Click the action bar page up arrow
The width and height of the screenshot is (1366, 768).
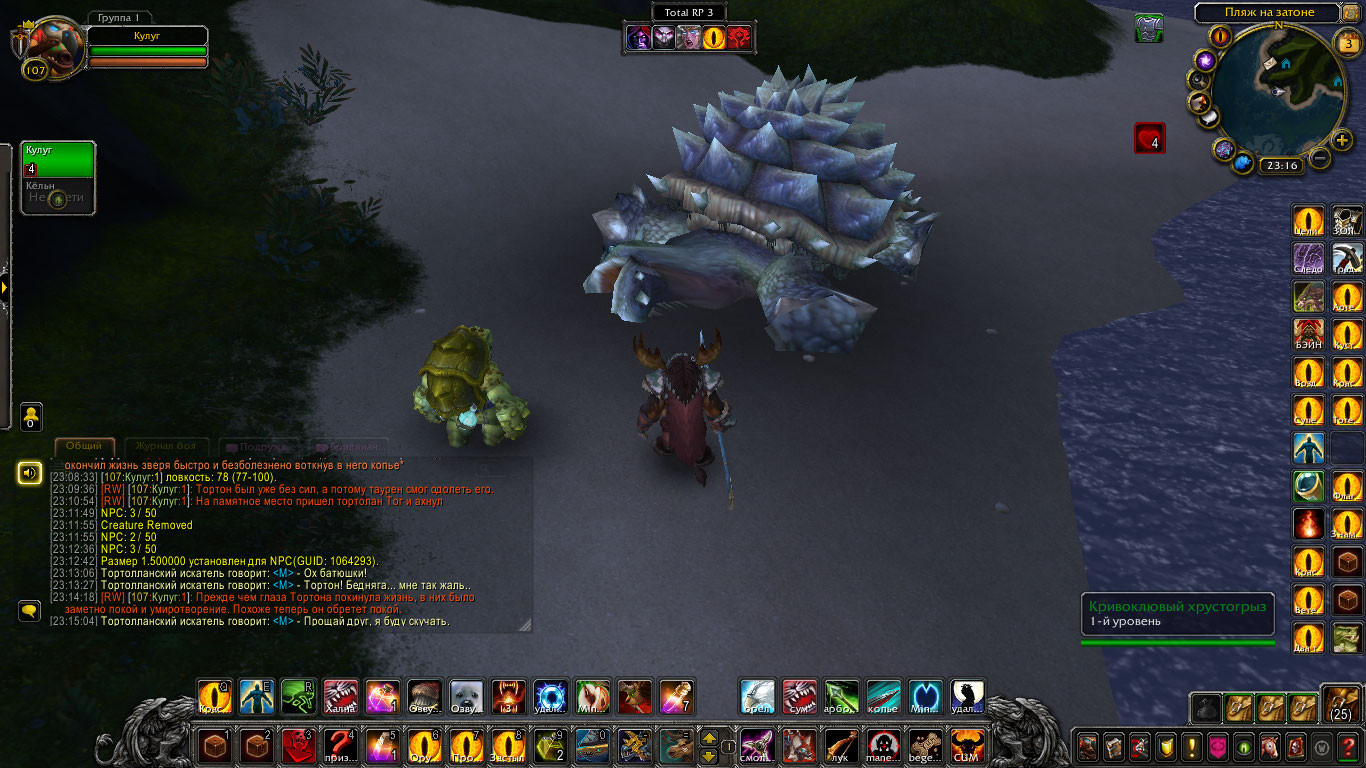click(711, 738)
